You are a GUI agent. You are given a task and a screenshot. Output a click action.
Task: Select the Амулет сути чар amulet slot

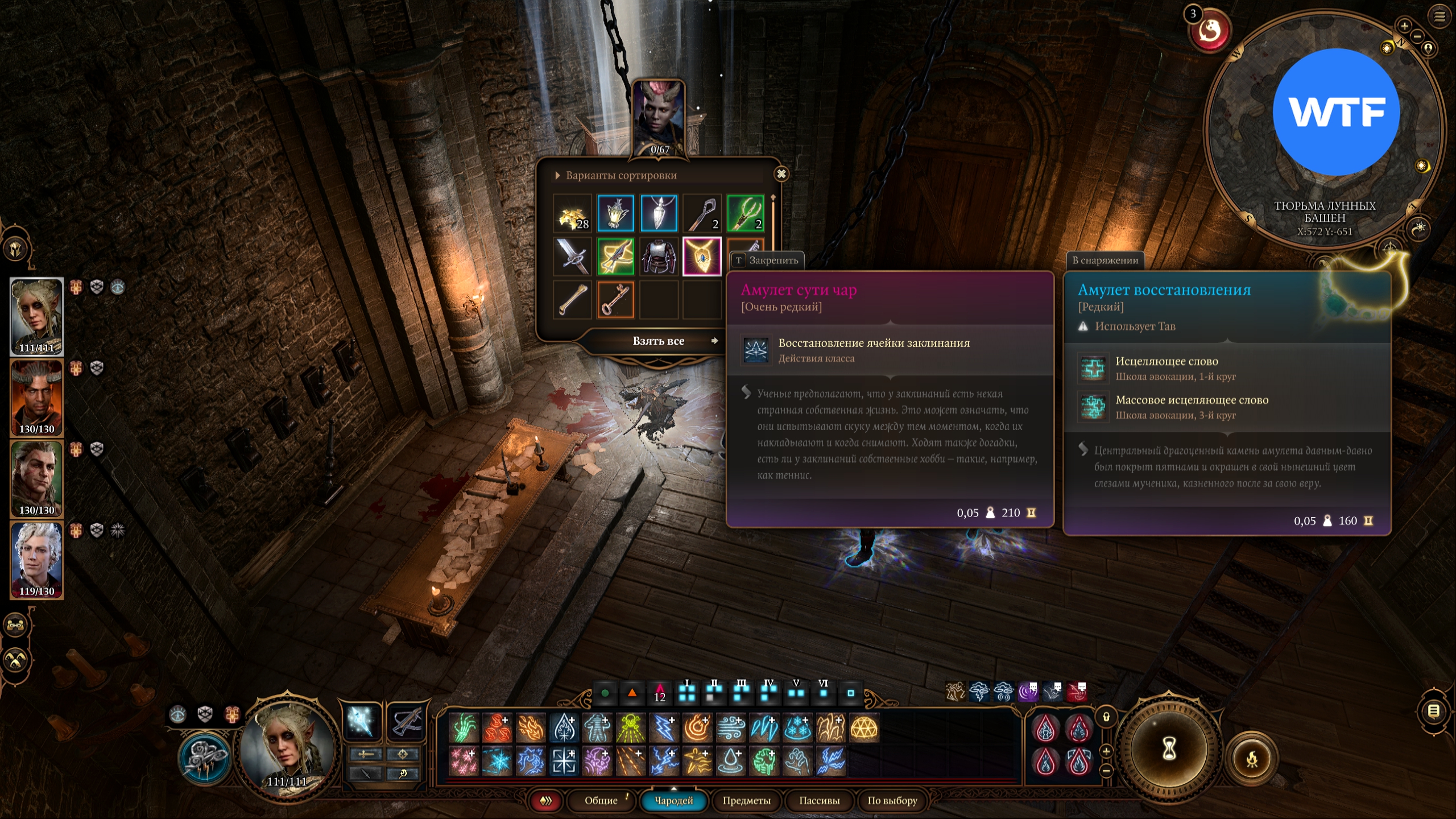point(702,257)
